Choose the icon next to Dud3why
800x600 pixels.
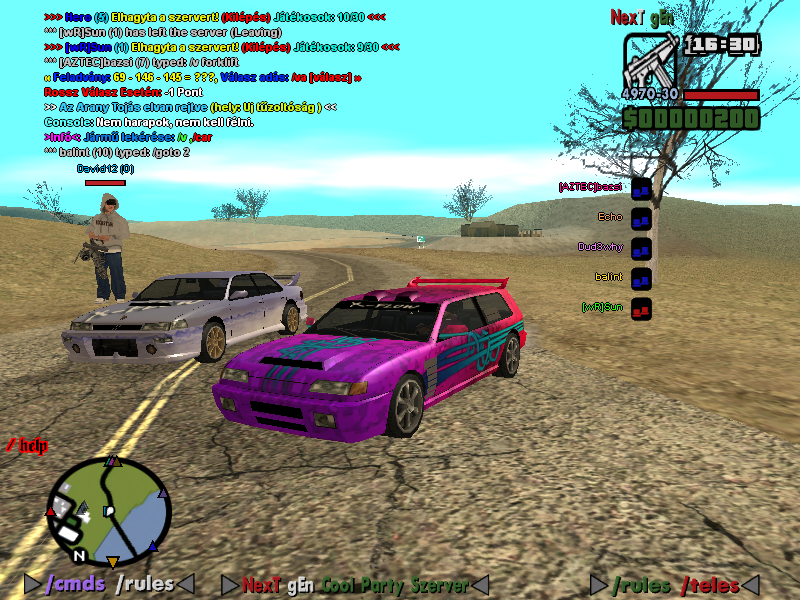(641, 248)
